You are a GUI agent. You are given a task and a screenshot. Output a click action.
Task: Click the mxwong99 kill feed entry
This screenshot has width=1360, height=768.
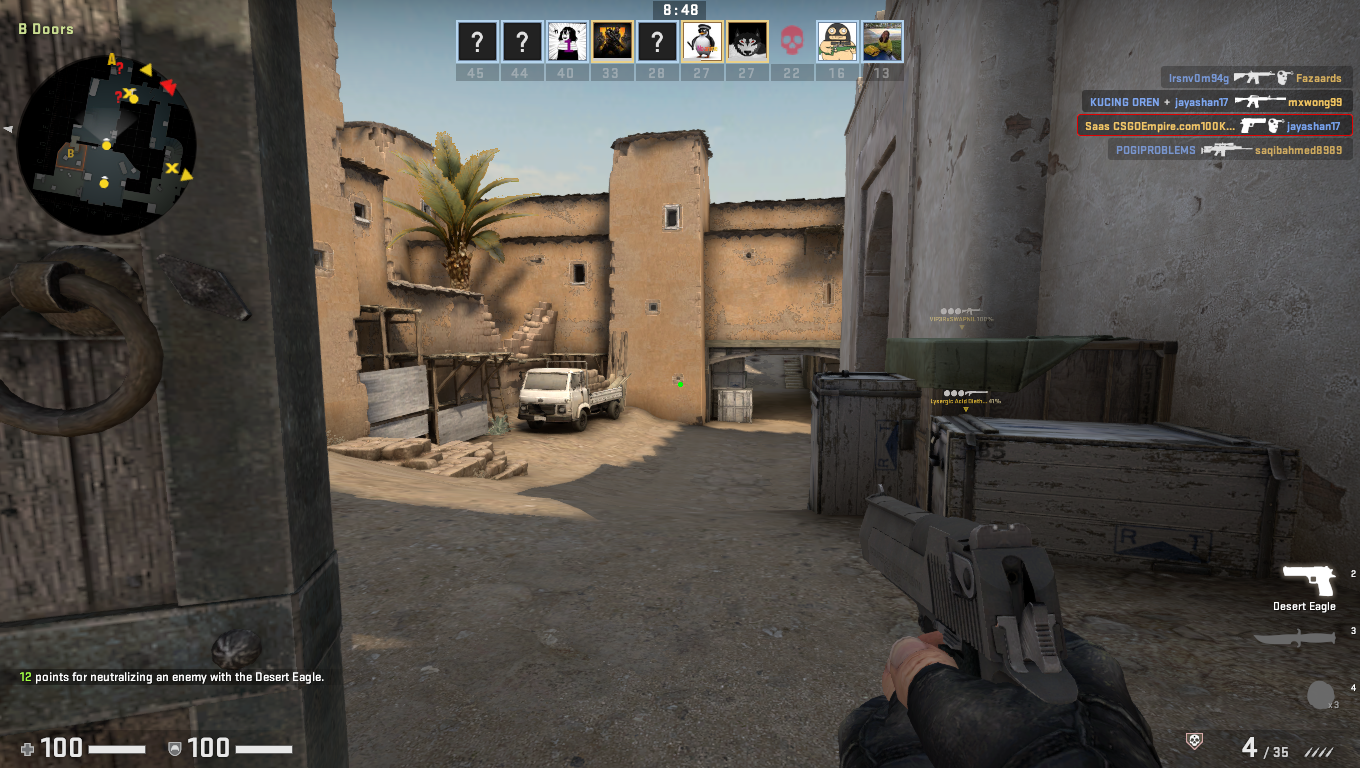coord(1217,102)
